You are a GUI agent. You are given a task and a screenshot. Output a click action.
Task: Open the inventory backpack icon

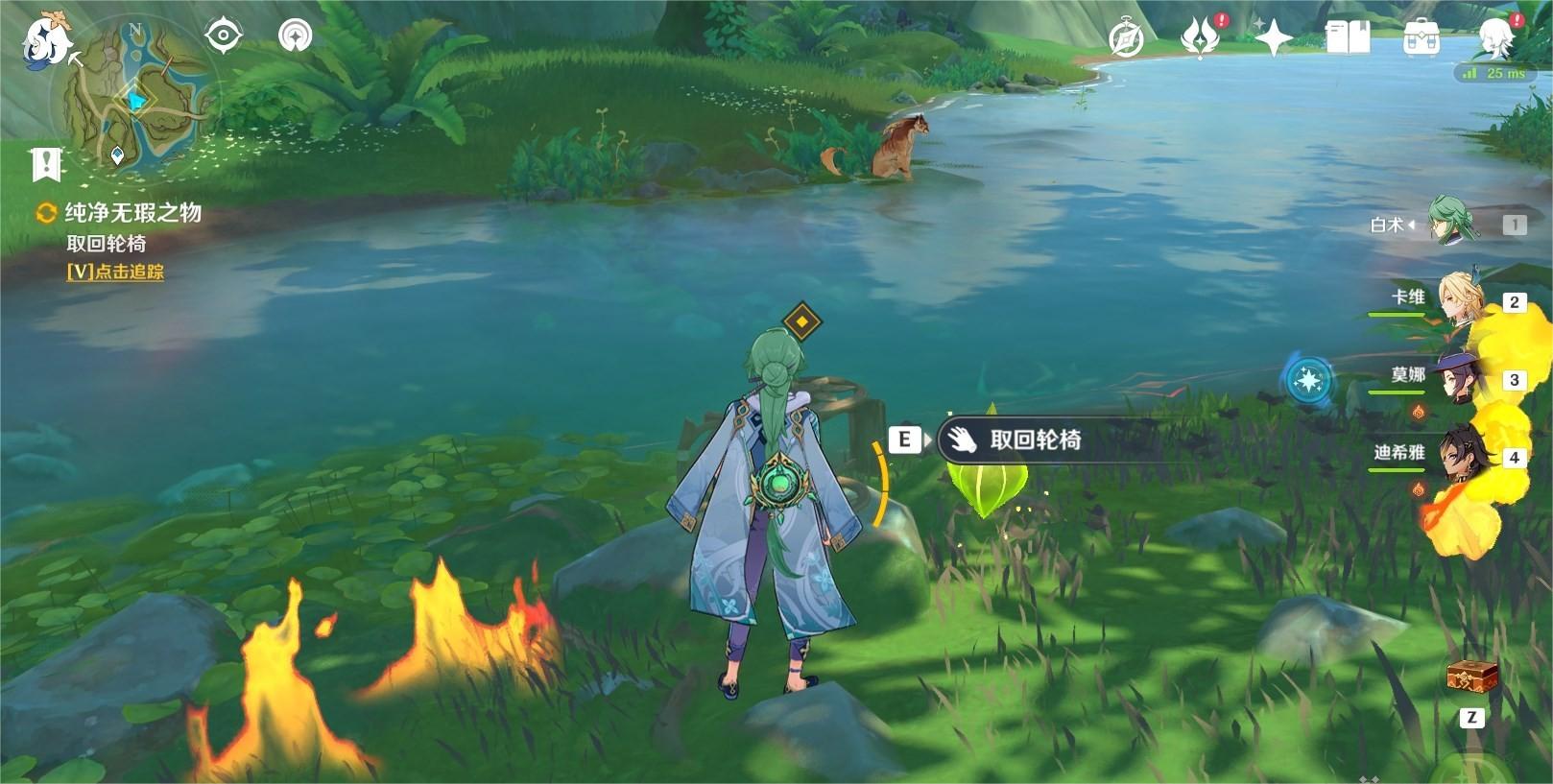click(1421, 38)
